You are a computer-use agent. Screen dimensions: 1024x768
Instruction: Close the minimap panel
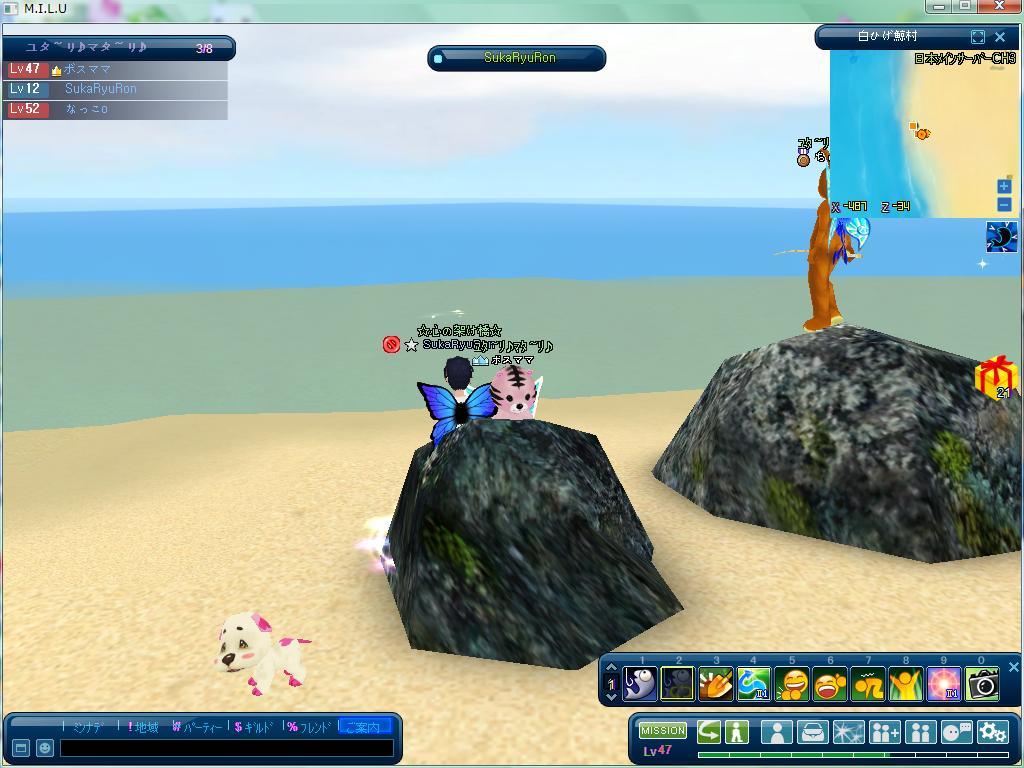(x=999, y=37)
